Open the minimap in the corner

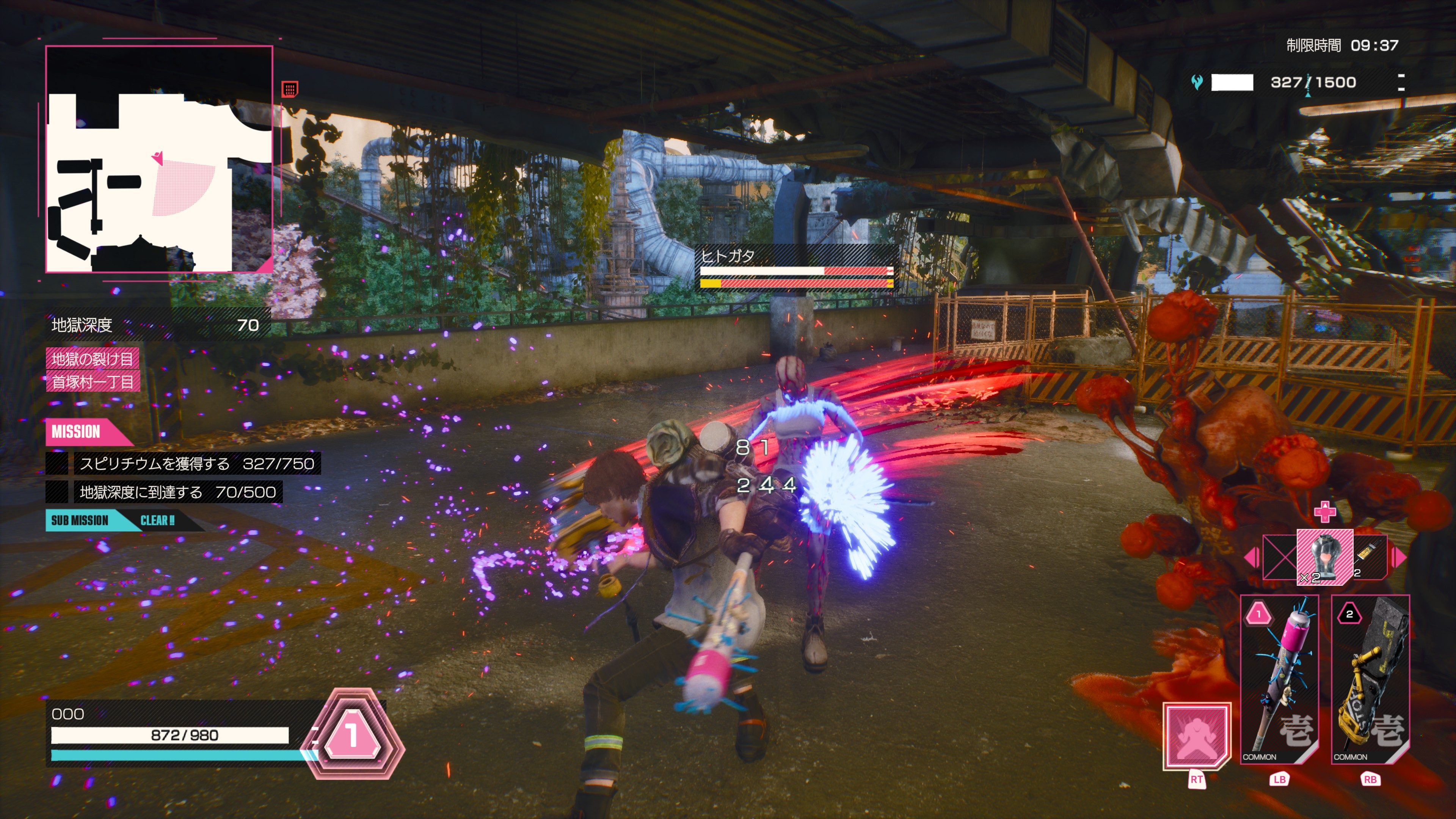point(159,159)
